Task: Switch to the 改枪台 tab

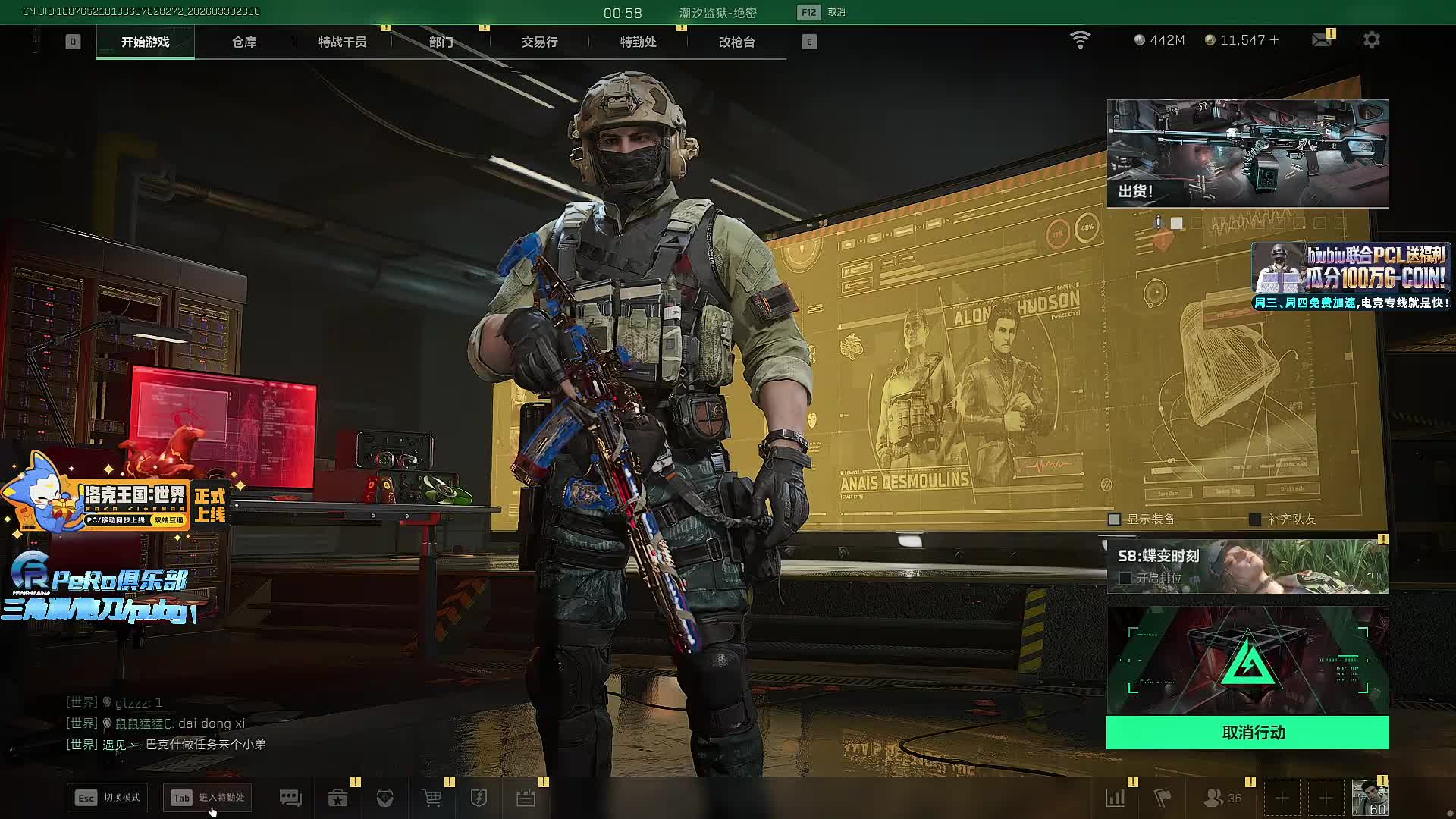Action: click(736, 42)
